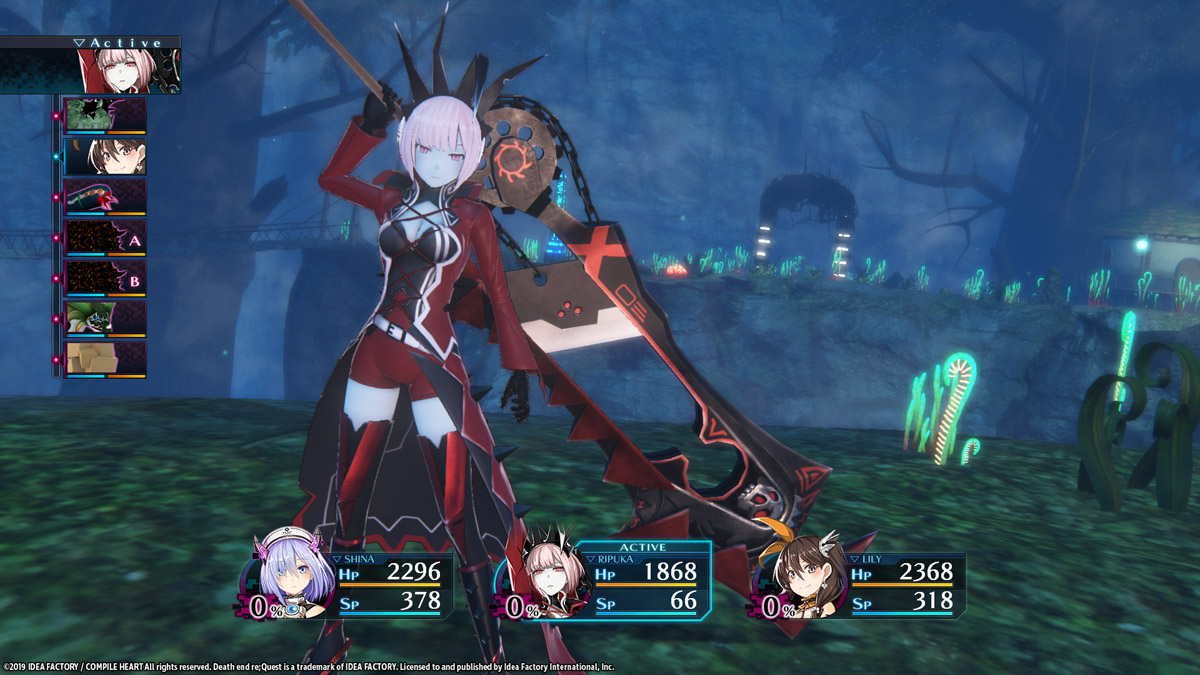The width and height of the screenshot is (1200, 675).
Task: Select the red-headed worm enemy turn entry
Action: click(105, 197)
